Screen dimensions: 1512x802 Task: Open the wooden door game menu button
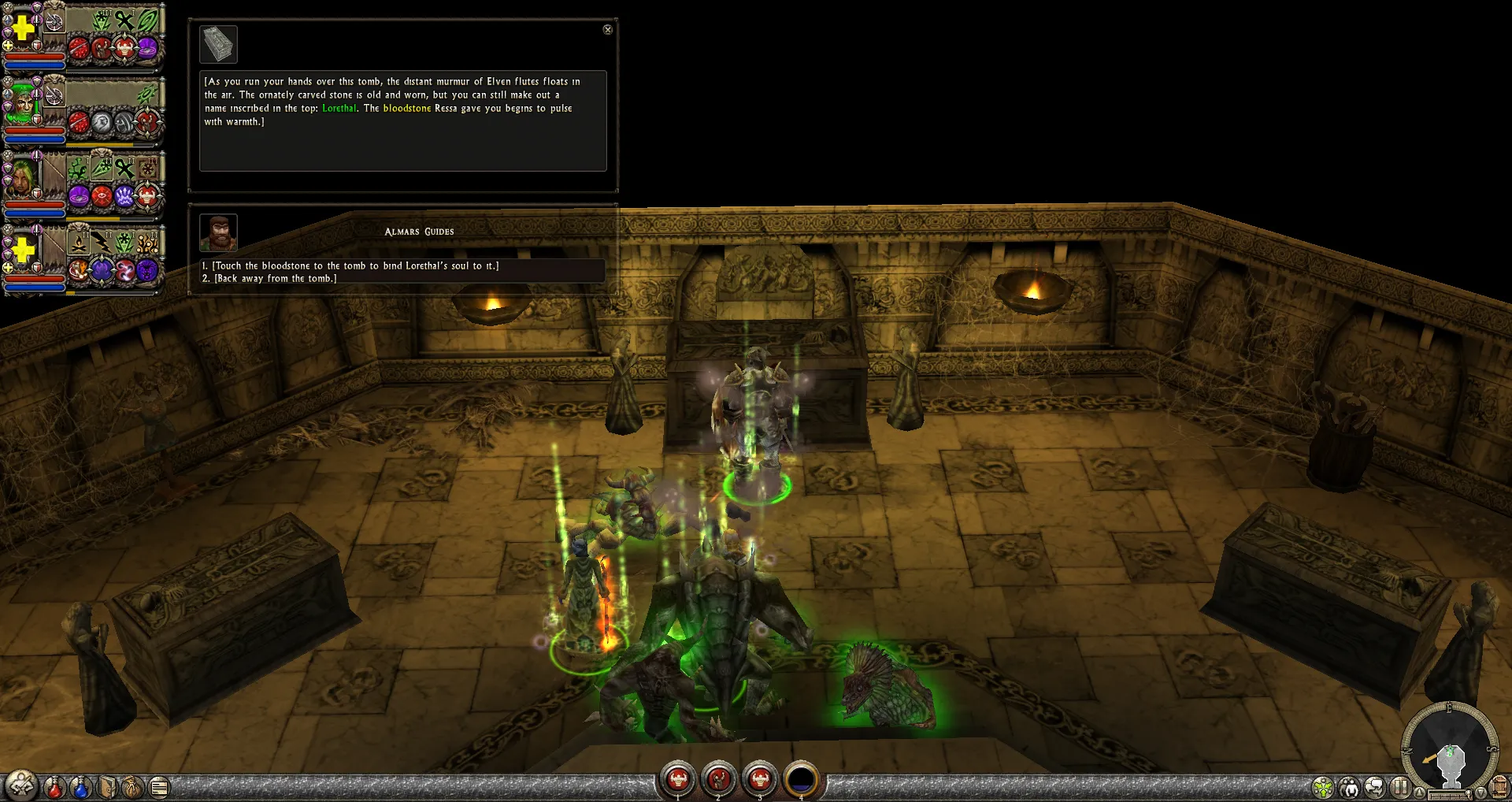[x=1499, y=787]
